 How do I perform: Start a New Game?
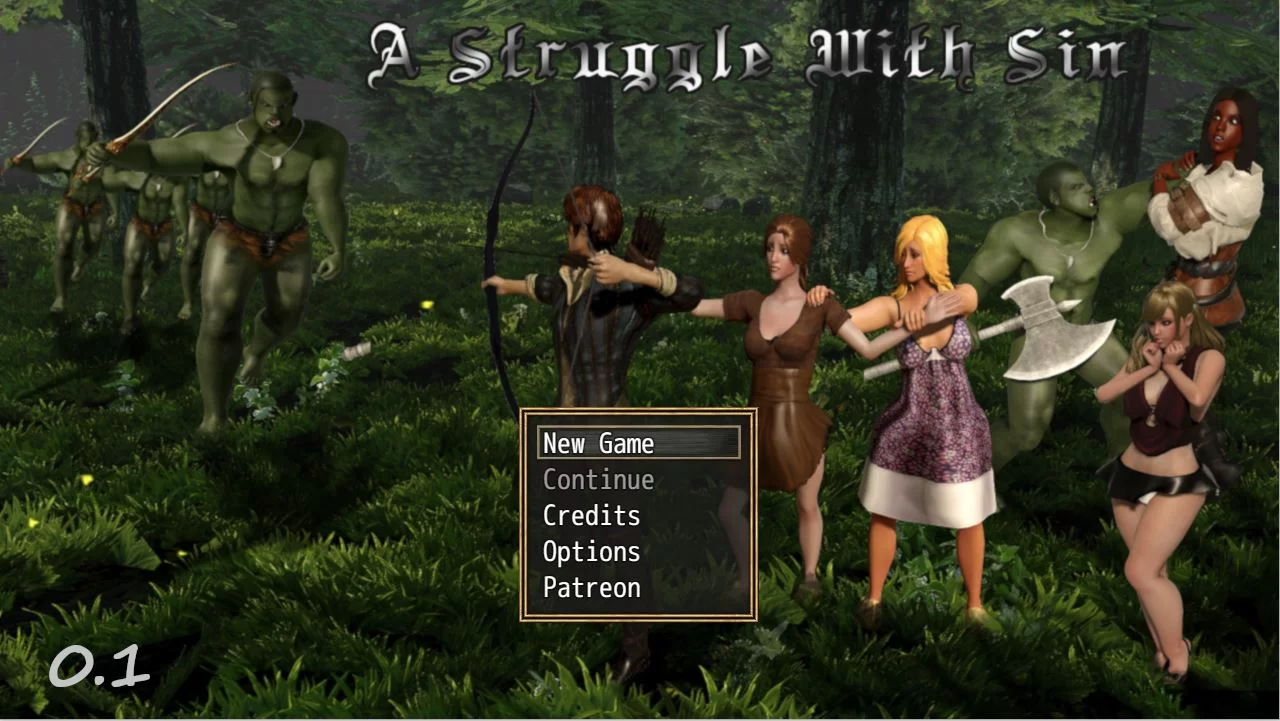pos(598,443)
